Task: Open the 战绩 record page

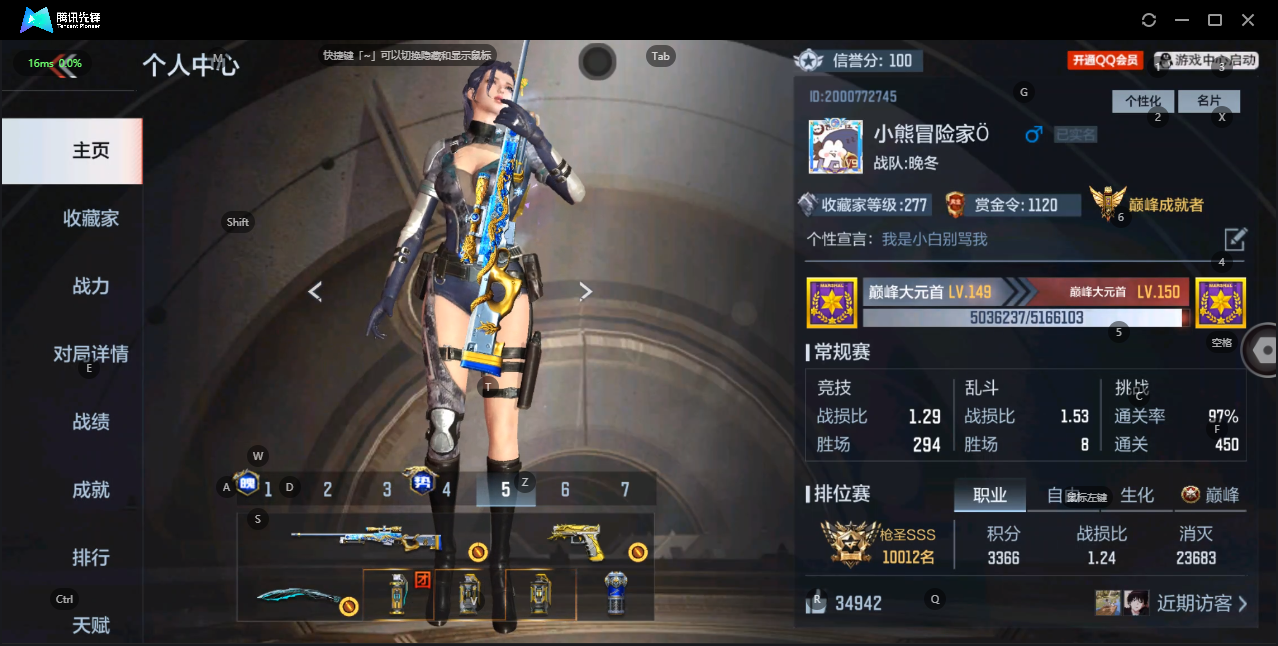Action: click(91, 422)
